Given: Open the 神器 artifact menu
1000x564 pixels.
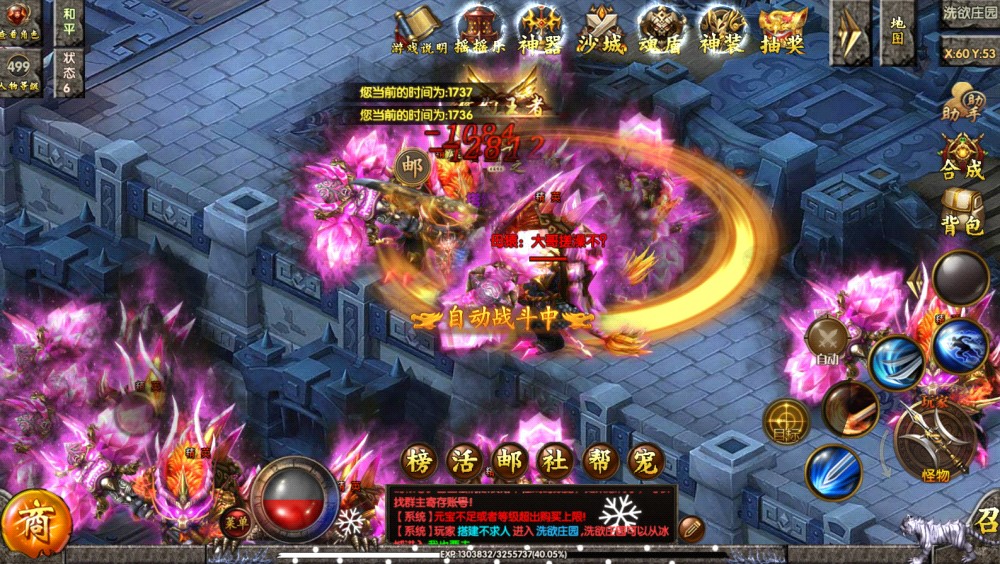Looking at the screenshot, I should point(539,28).
